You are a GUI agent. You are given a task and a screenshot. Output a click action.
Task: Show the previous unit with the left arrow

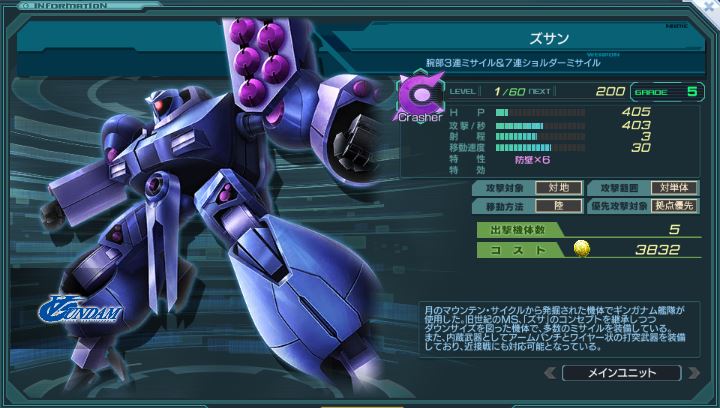point(549,373)
